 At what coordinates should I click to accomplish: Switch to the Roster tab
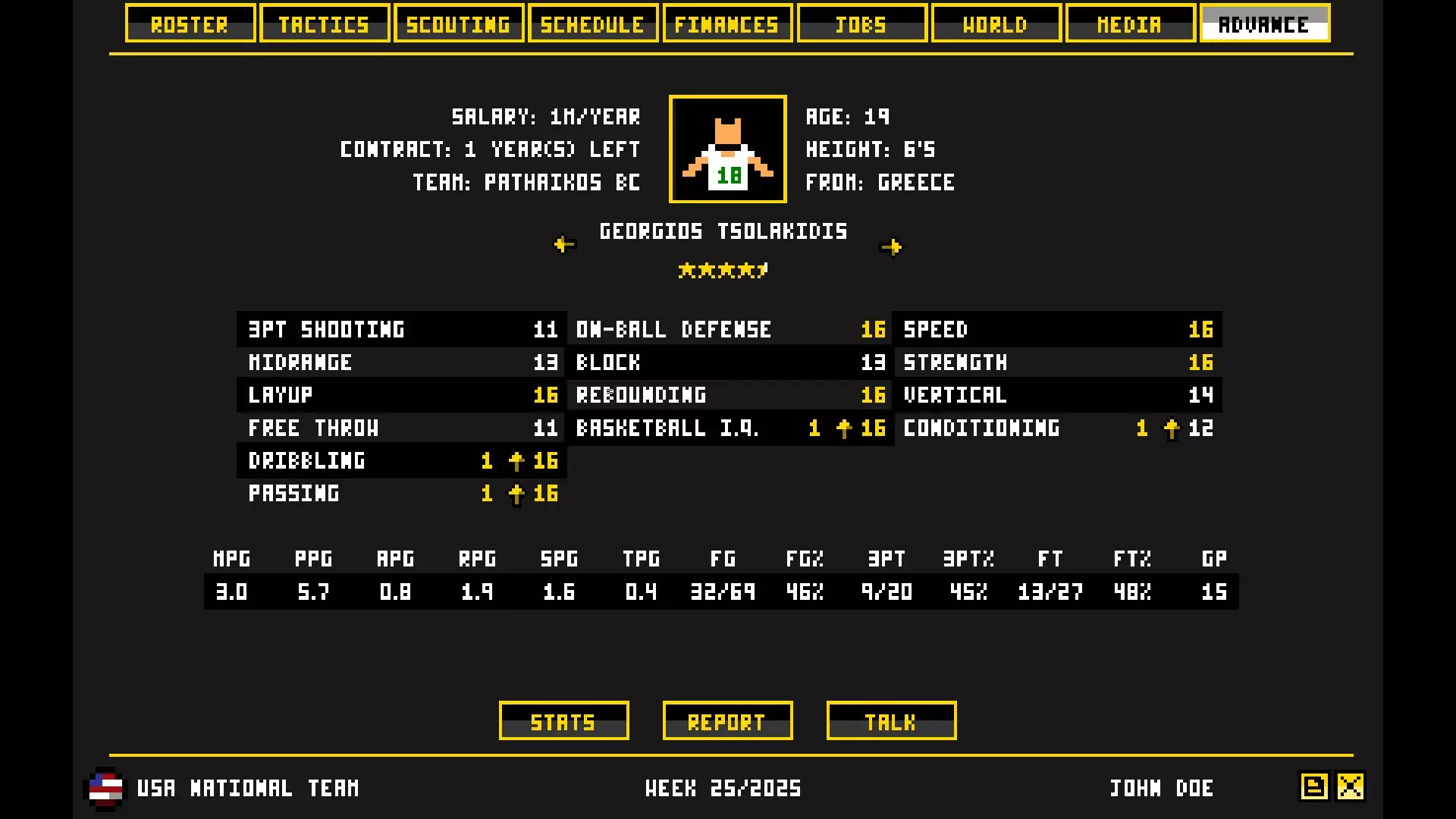(x=190, y=23)
